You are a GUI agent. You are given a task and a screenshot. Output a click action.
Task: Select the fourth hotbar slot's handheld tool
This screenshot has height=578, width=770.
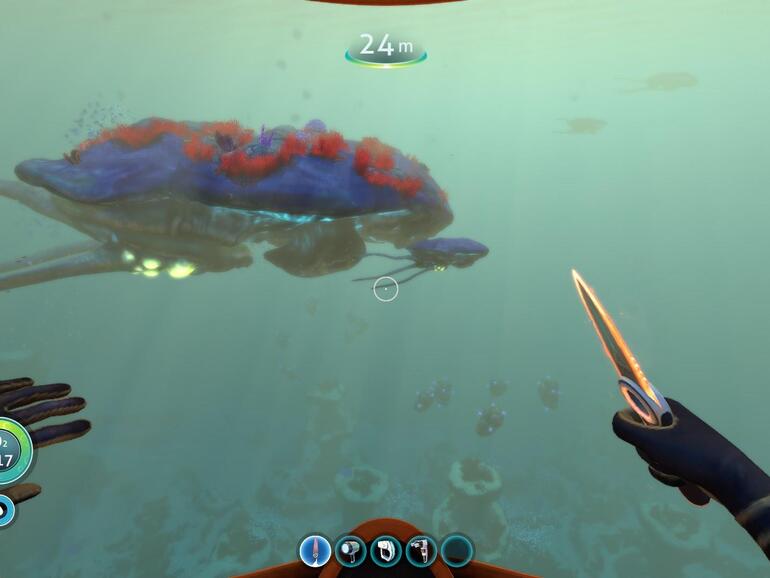pyautogui.click(x=421, y=550)
